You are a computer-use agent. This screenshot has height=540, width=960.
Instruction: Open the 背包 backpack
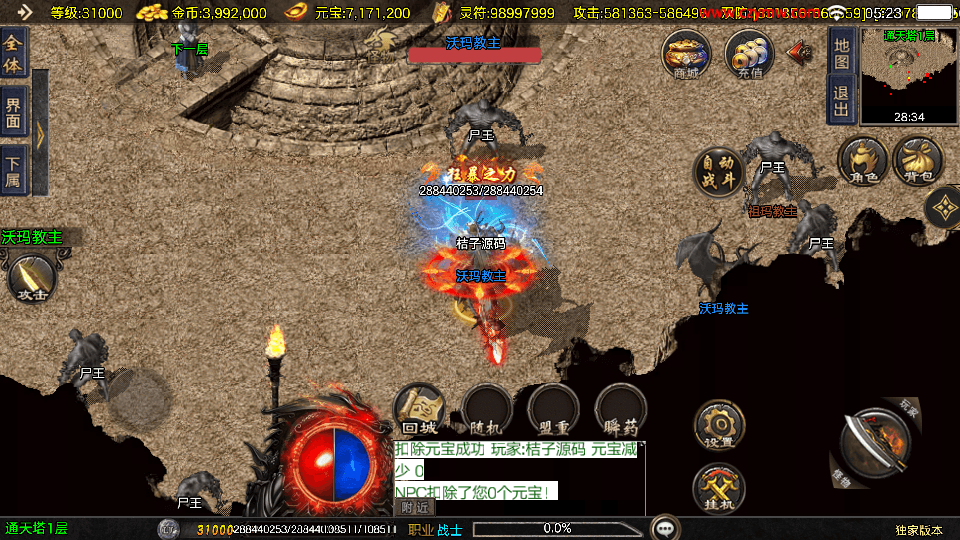tap(917, 162)
